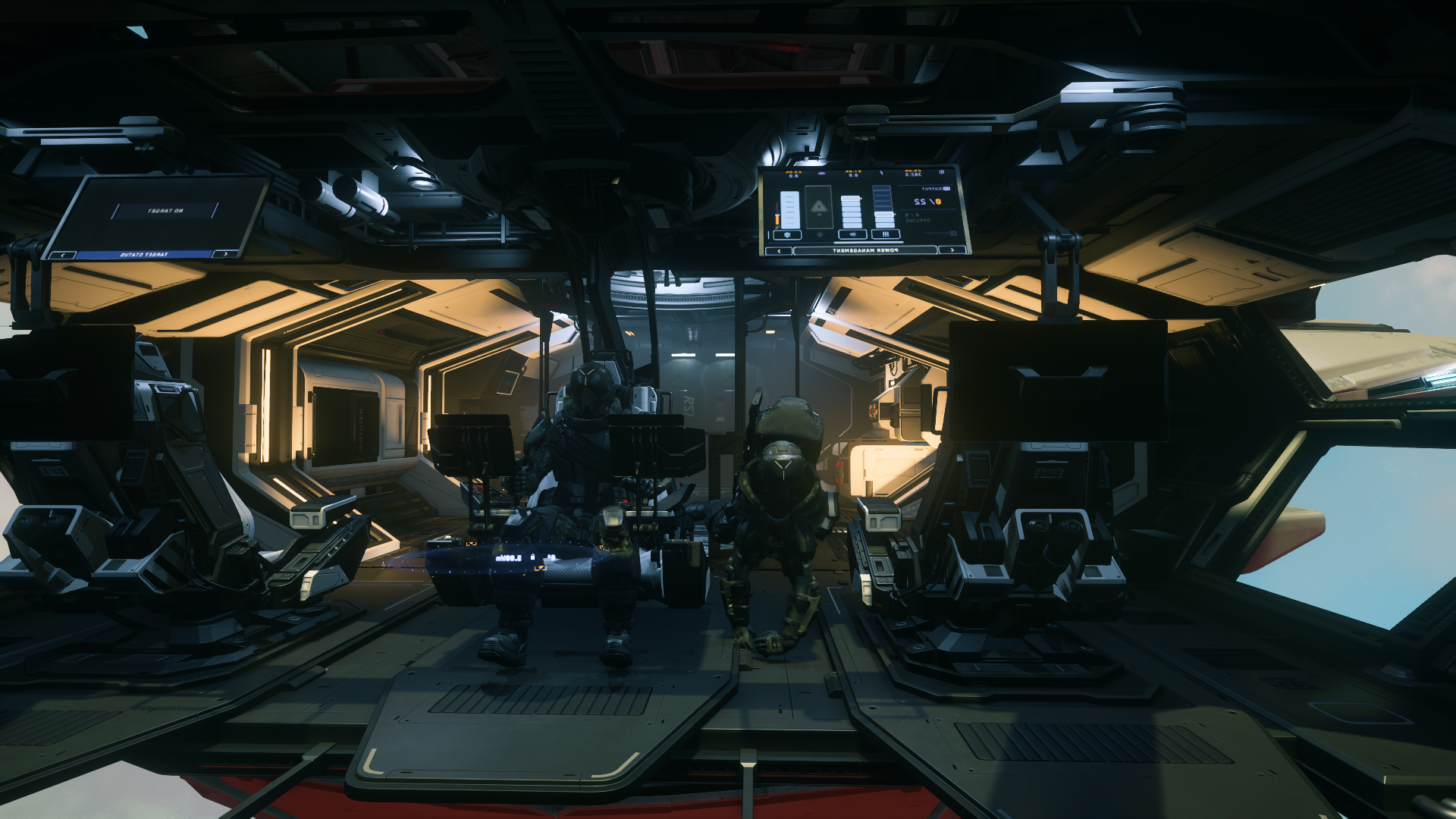Toggle the gear icon power button

787,235
